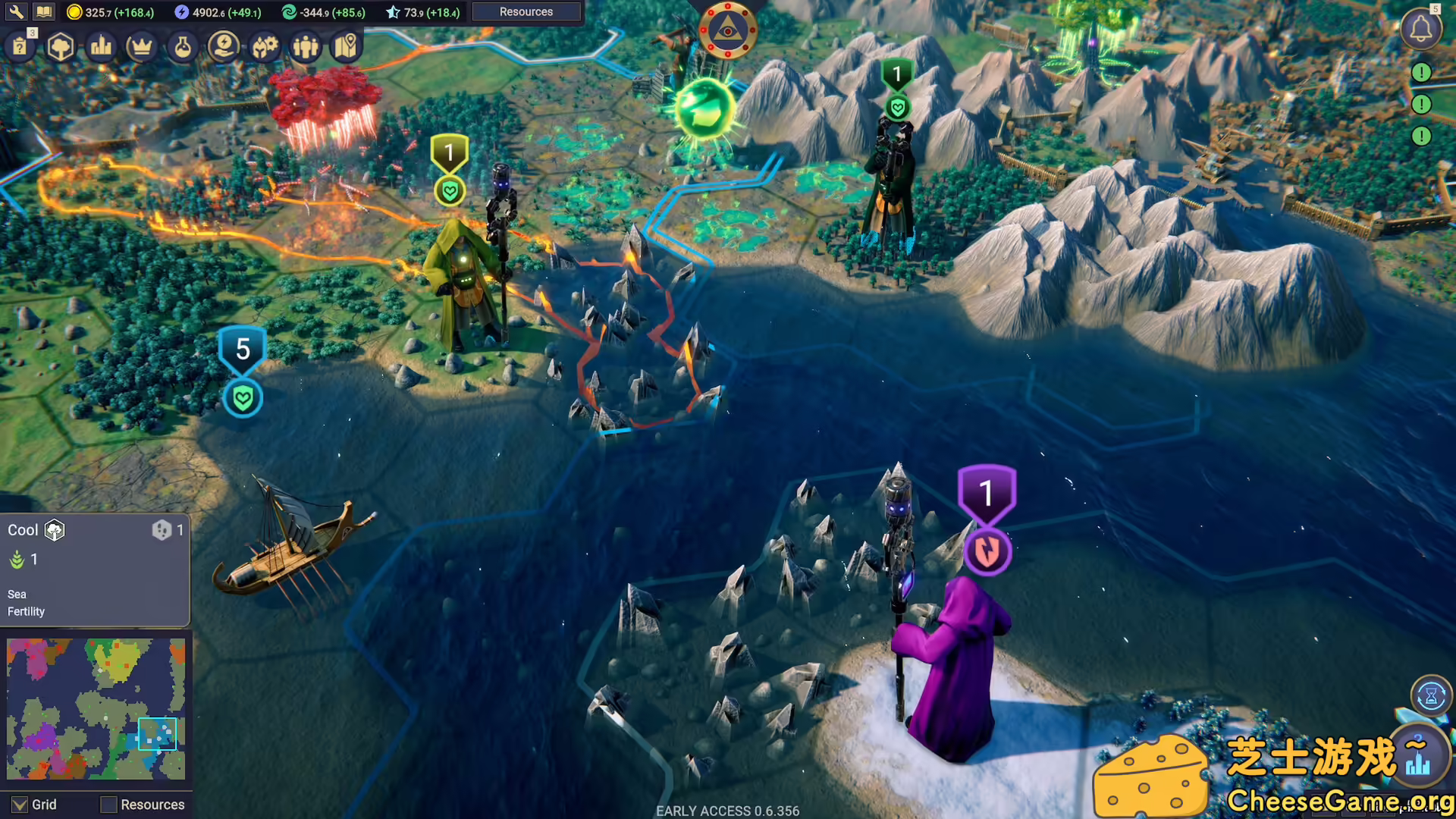
Task: Enable the Resources checkbox near the minimap
Action: coord(108,805)
